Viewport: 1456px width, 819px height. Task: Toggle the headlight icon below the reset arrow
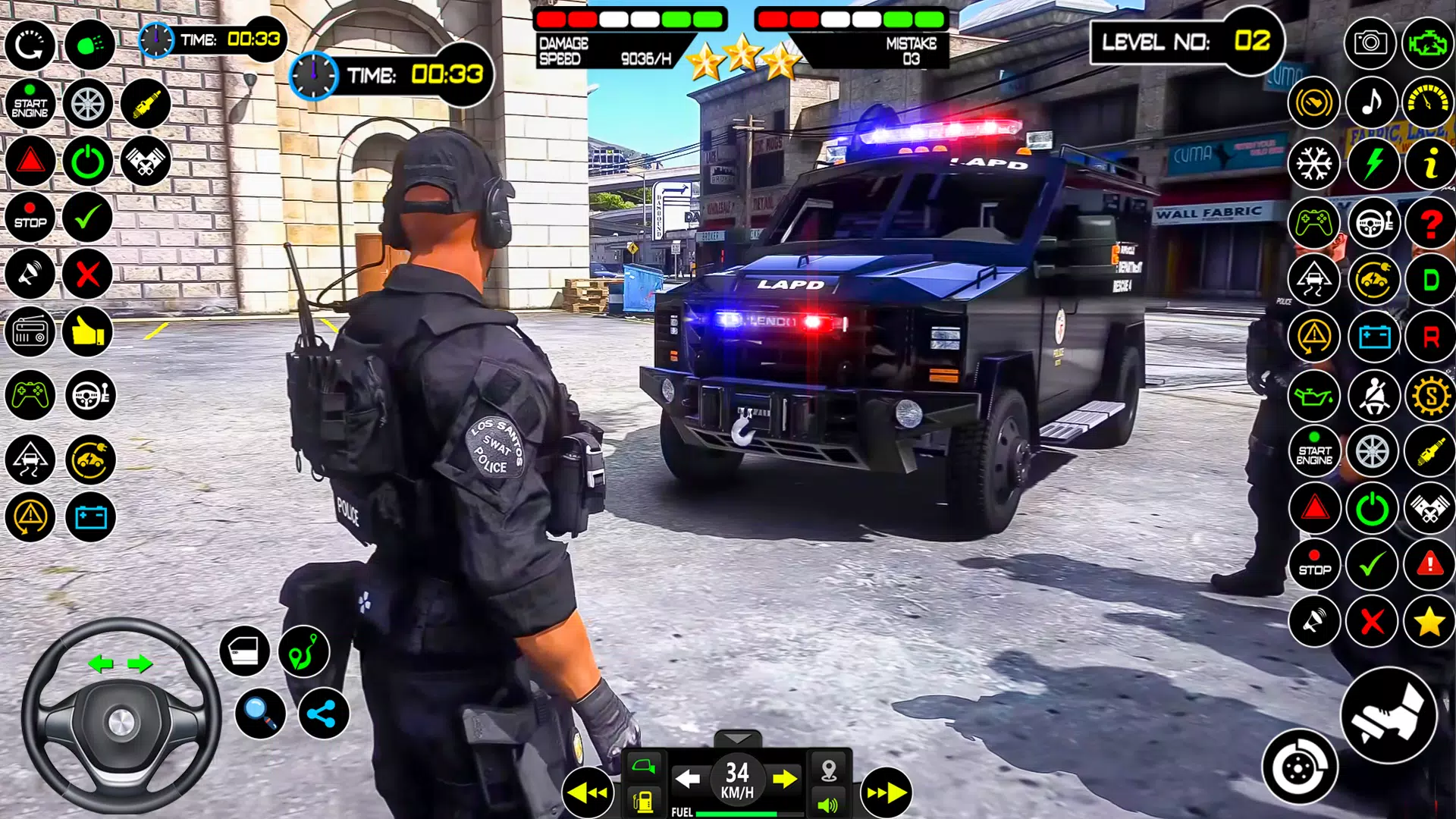click(89, 45)
